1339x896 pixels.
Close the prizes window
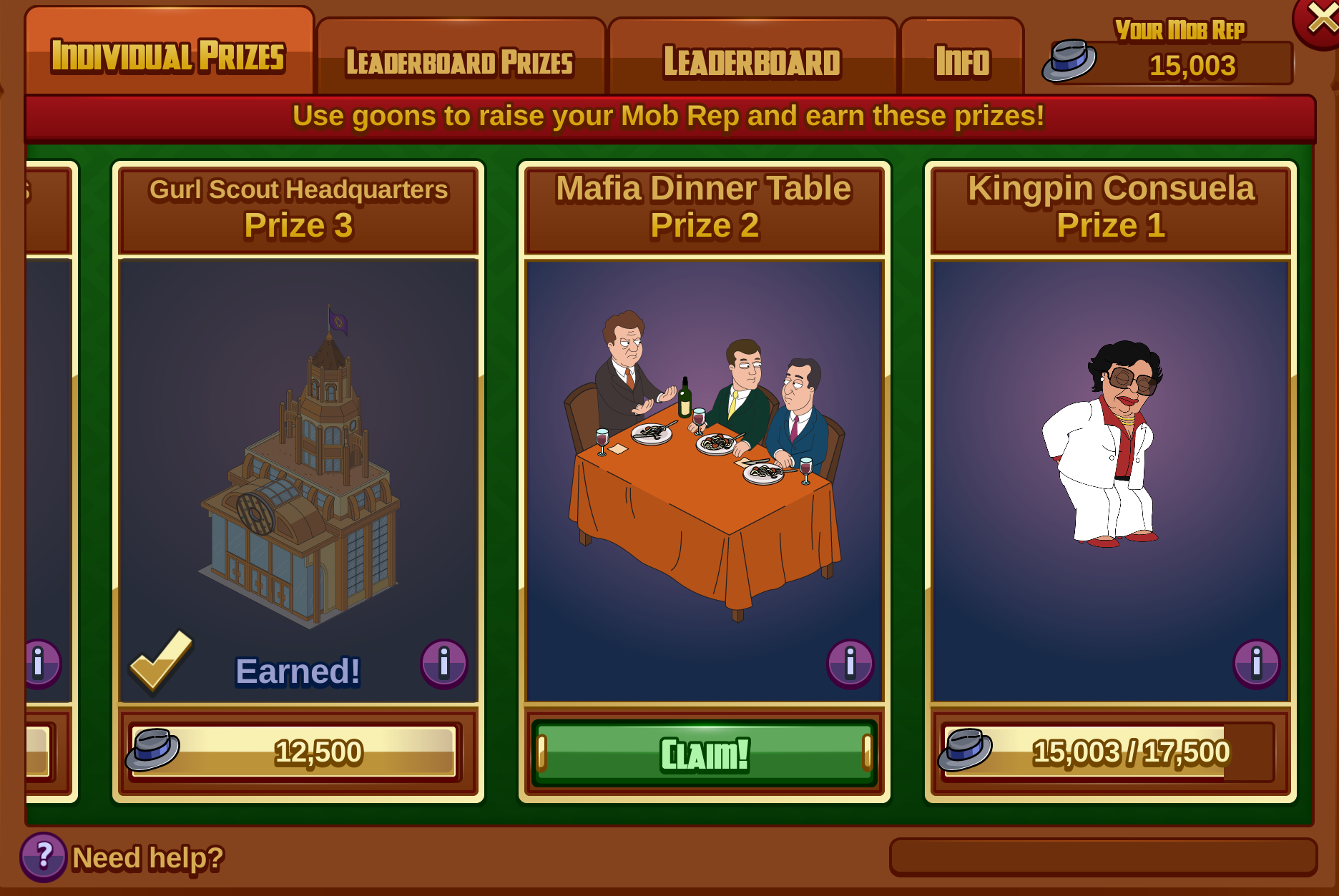(1320, 20)
